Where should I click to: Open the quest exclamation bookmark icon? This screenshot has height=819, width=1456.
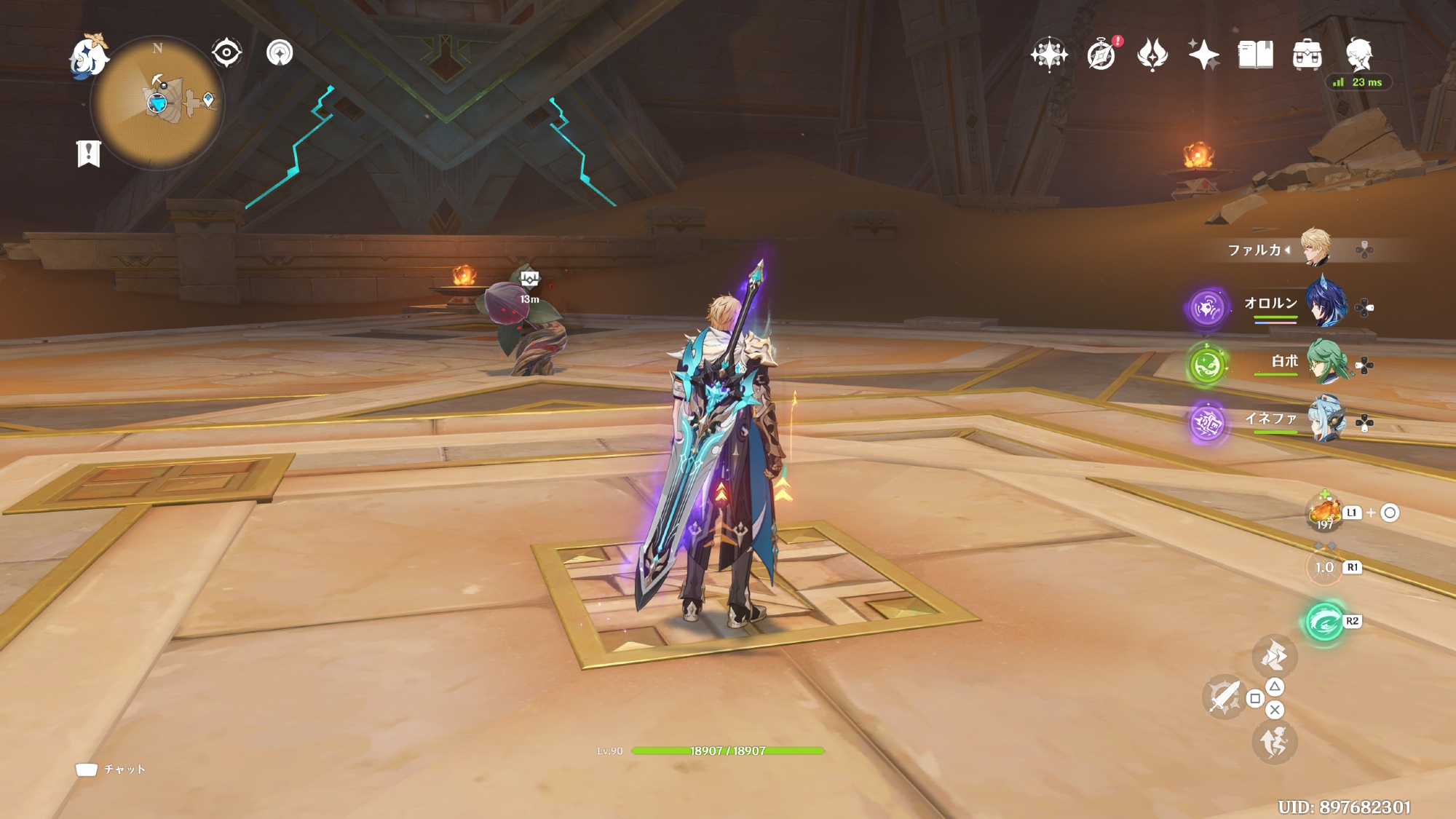point(88,154)
